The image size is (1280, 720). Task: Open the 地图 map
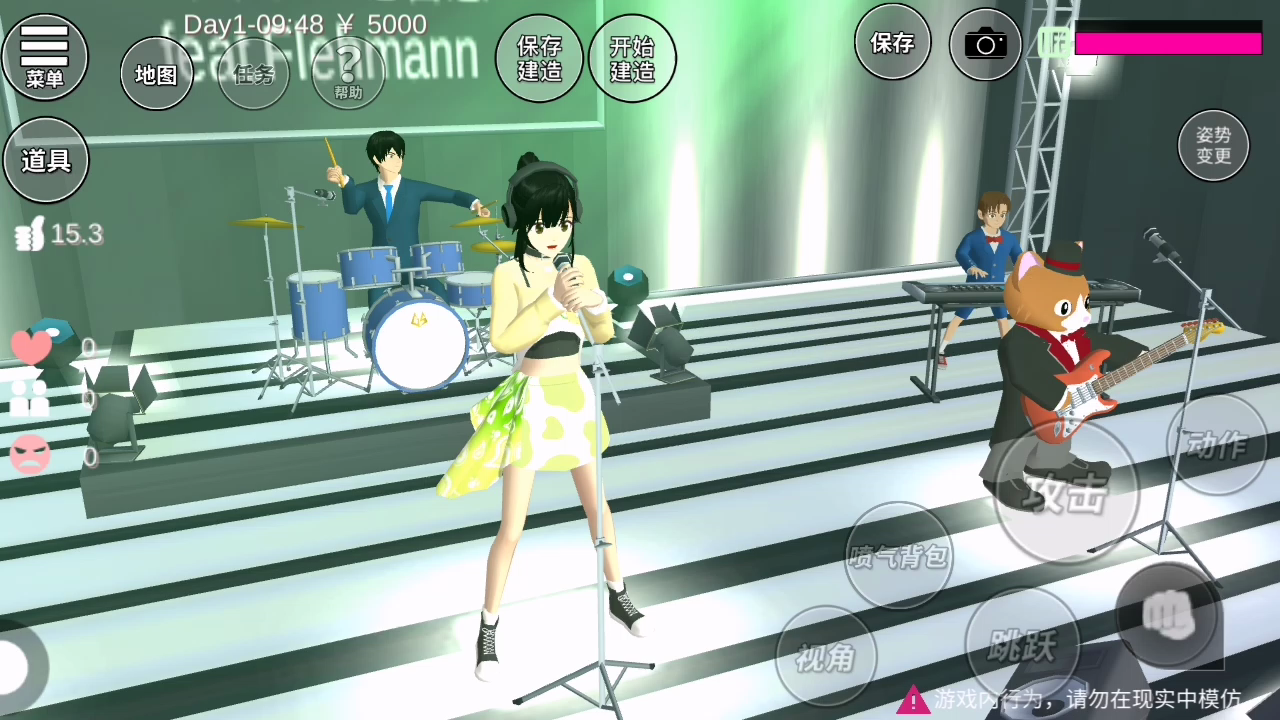click(x=156, y=74)
